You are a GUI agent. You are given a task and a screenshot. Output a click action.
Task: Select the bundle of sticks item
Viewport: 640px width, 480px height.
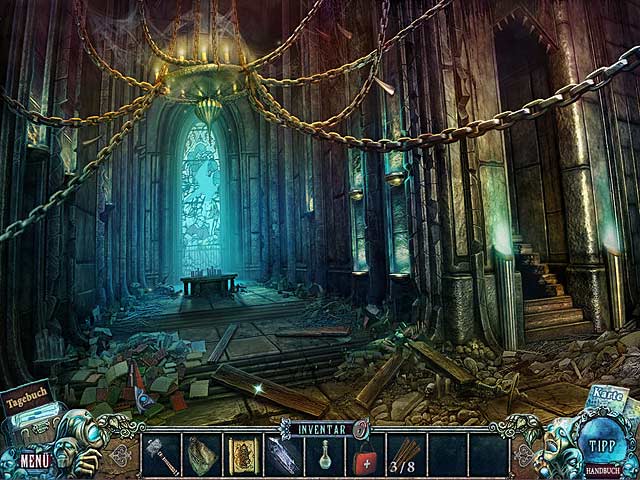pos(406,450)
